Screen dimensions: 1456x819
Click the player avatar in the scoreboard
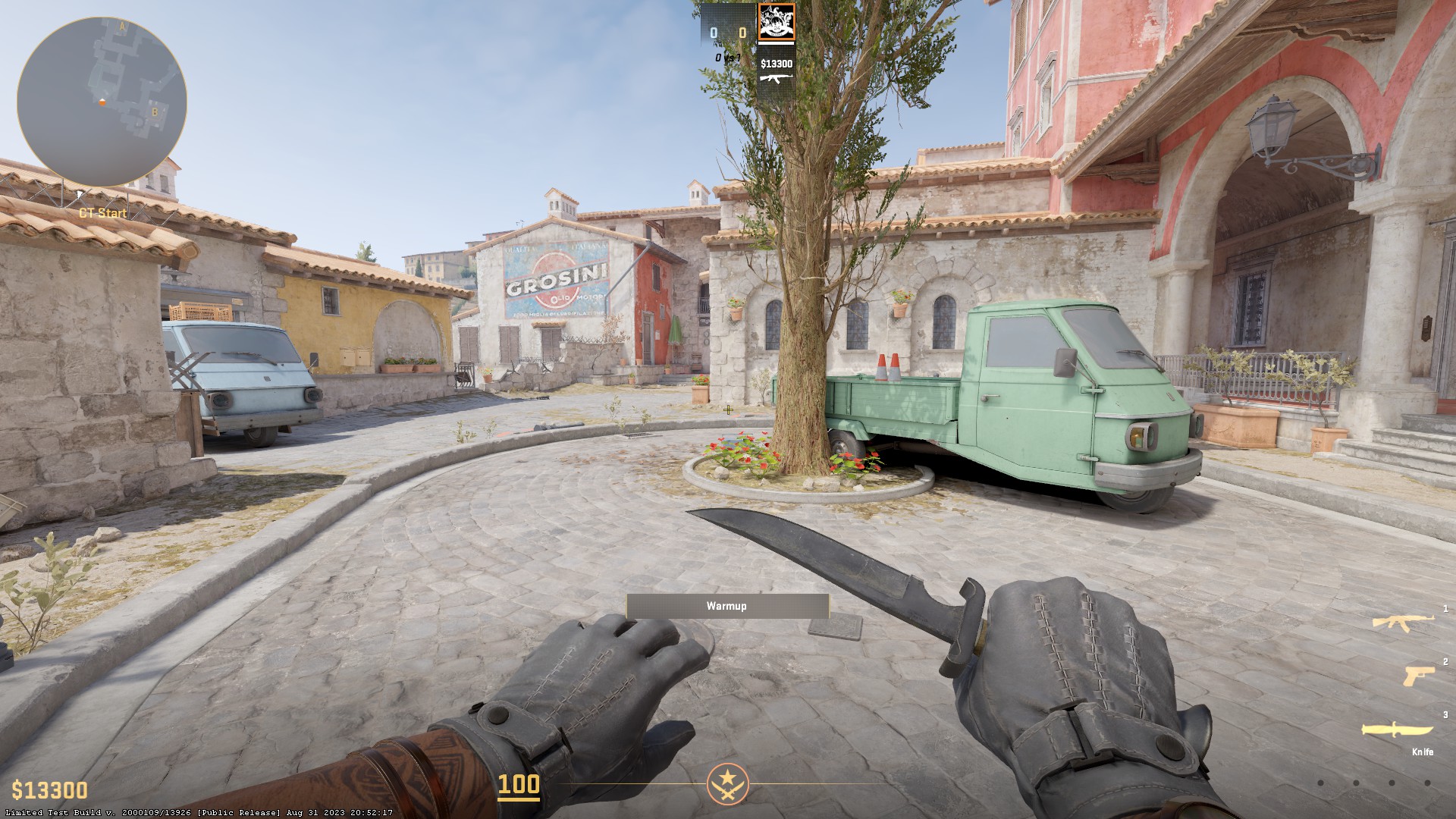(x=777, y=22)
